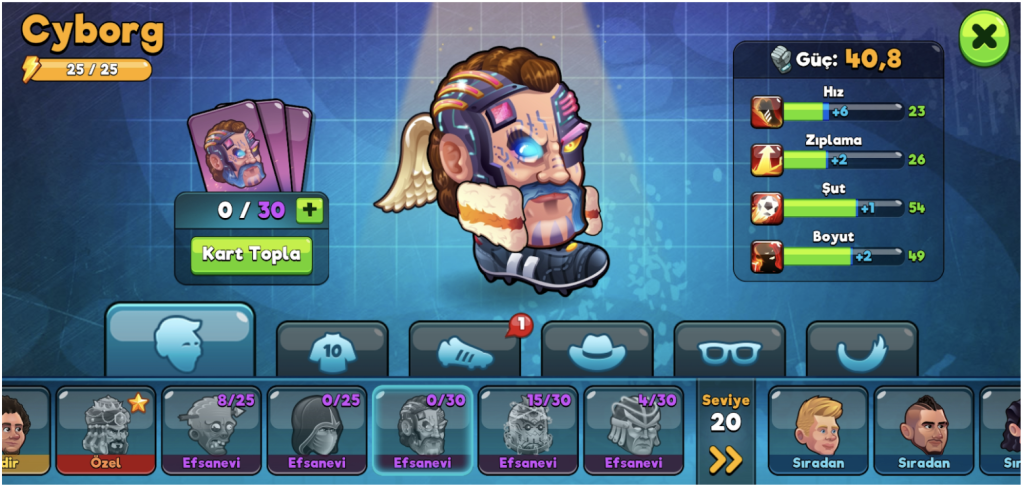Screen dimensions: 1022x486
Task: Select the Efsanevi character with 15/30 cards
Action: coord(527,430)
